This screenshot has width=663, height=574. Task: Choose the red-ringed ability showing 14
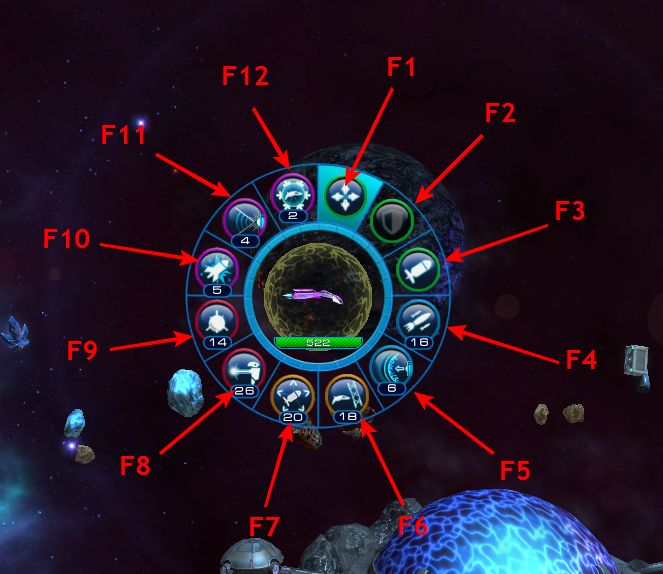217,319
